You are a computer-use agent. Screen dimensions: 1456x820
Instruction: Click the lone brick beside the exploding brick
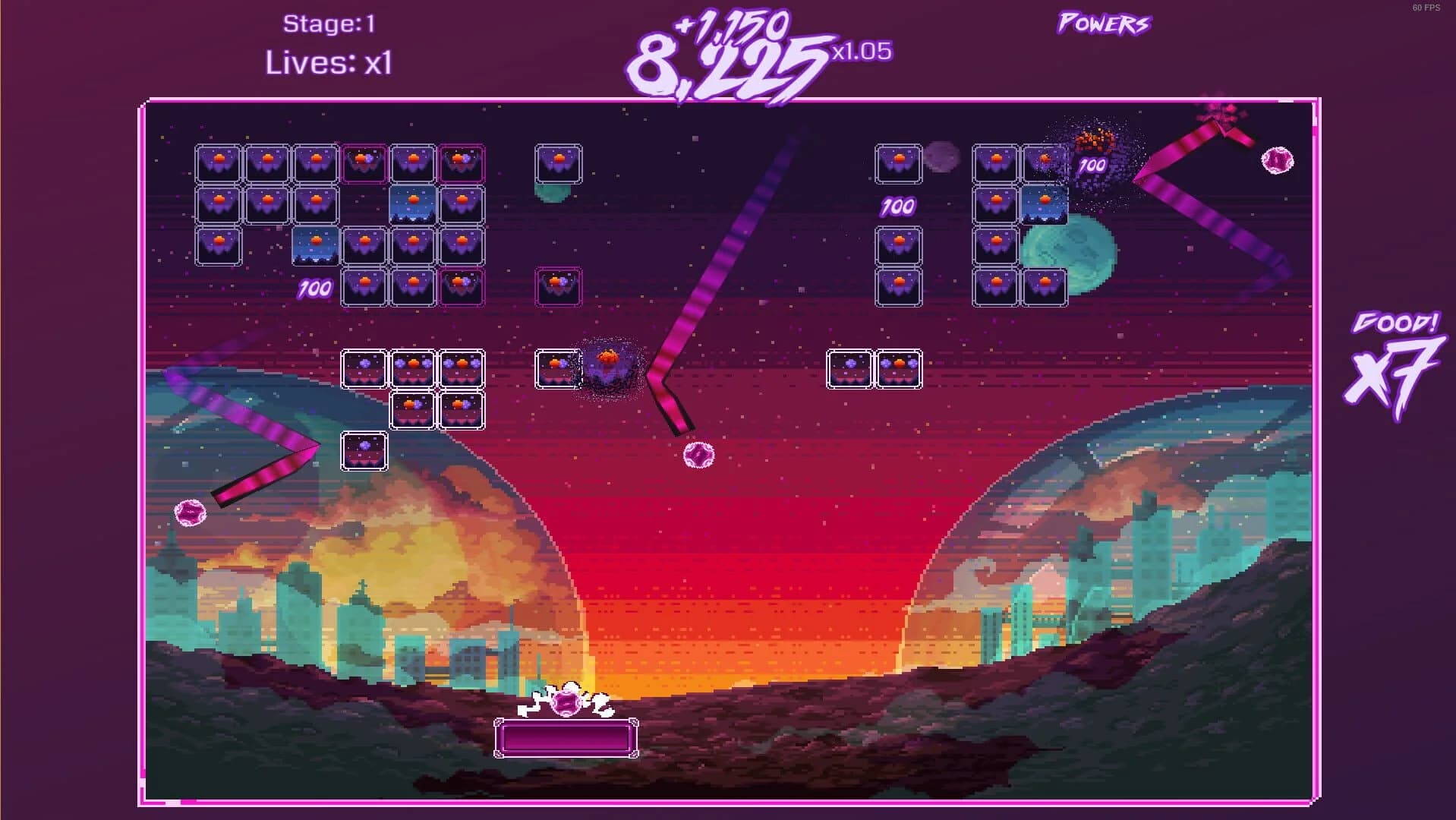tap(556, 370)
